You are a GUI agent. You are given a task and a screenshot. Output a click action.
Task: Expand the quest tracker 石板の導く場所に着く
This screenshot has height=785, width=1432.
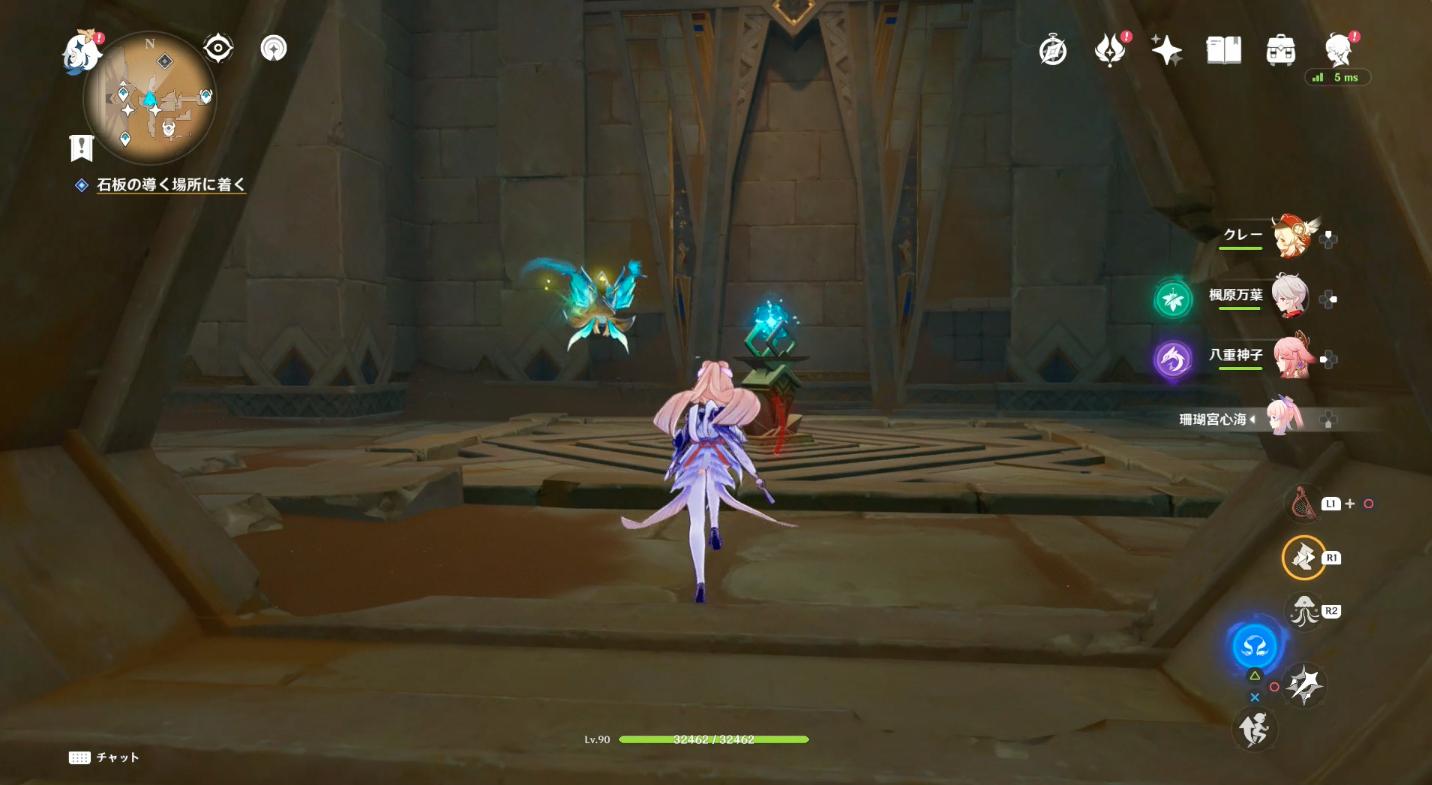tap(170, 184)
